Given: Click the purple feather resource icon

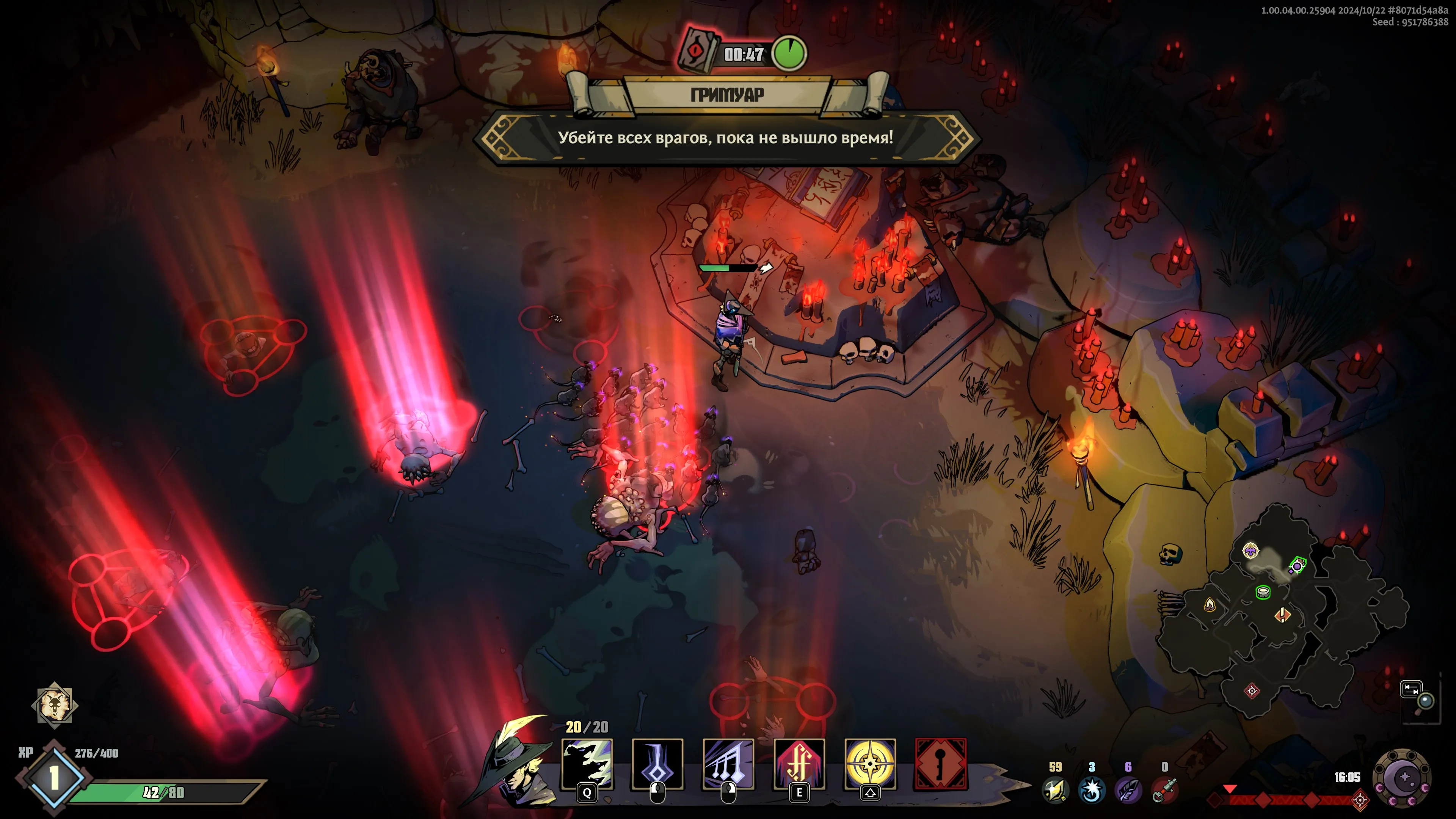Looking at the screenshot, I should pos(1128,789).
